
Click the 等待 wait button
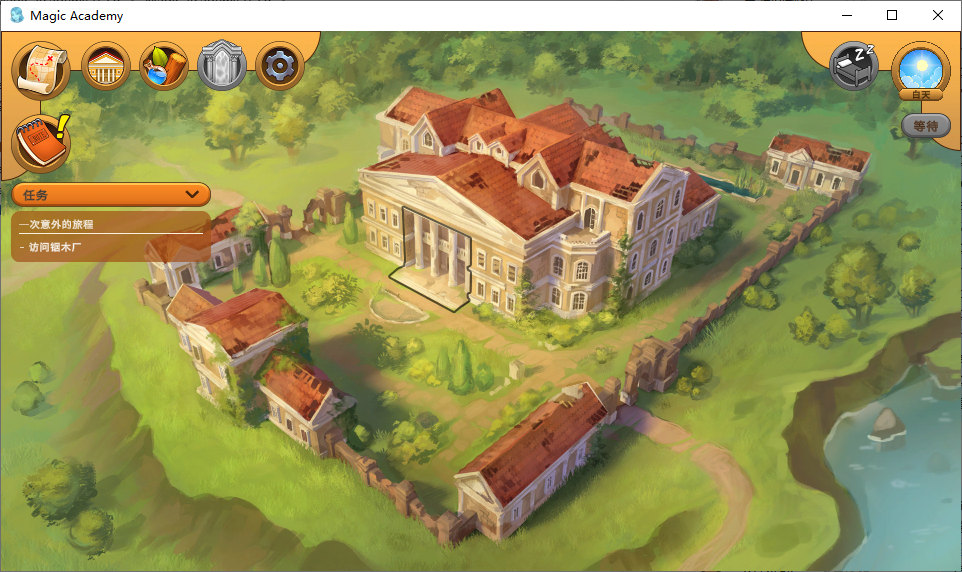click(925, 126)
